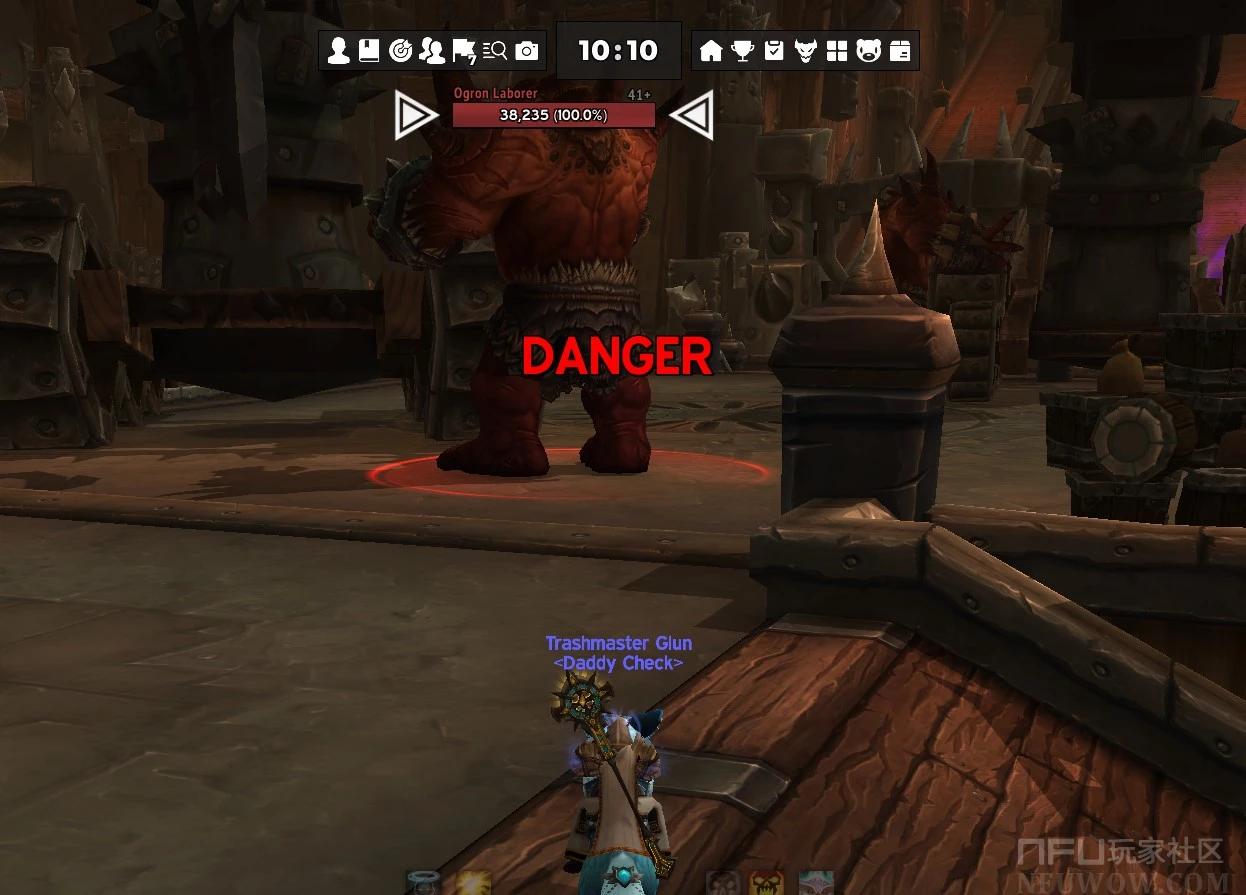Activate the teal pale face ability icon
The image size is (1246, 895).
(x=816, y=883)
